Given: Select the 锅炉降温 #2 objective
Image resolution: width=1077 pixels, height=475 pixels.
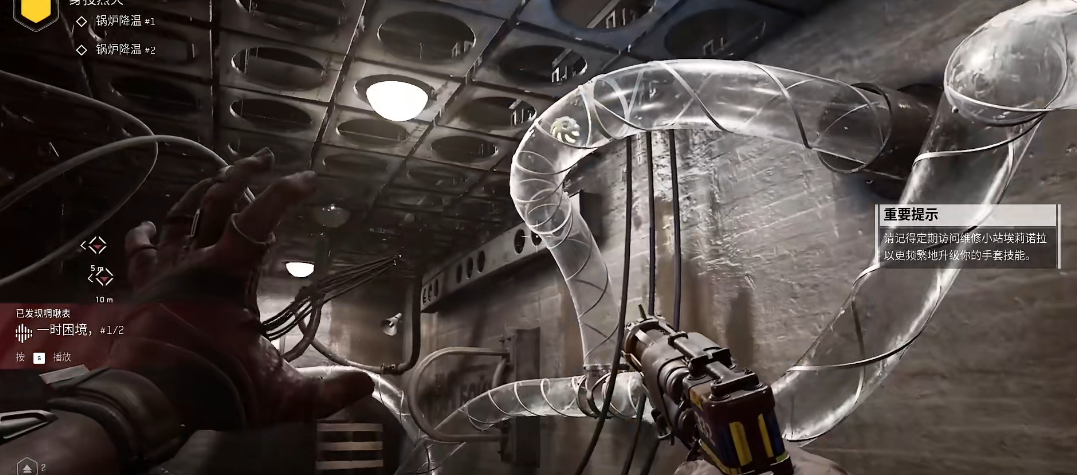Looking at the screenshot, I should pos(124,49).
